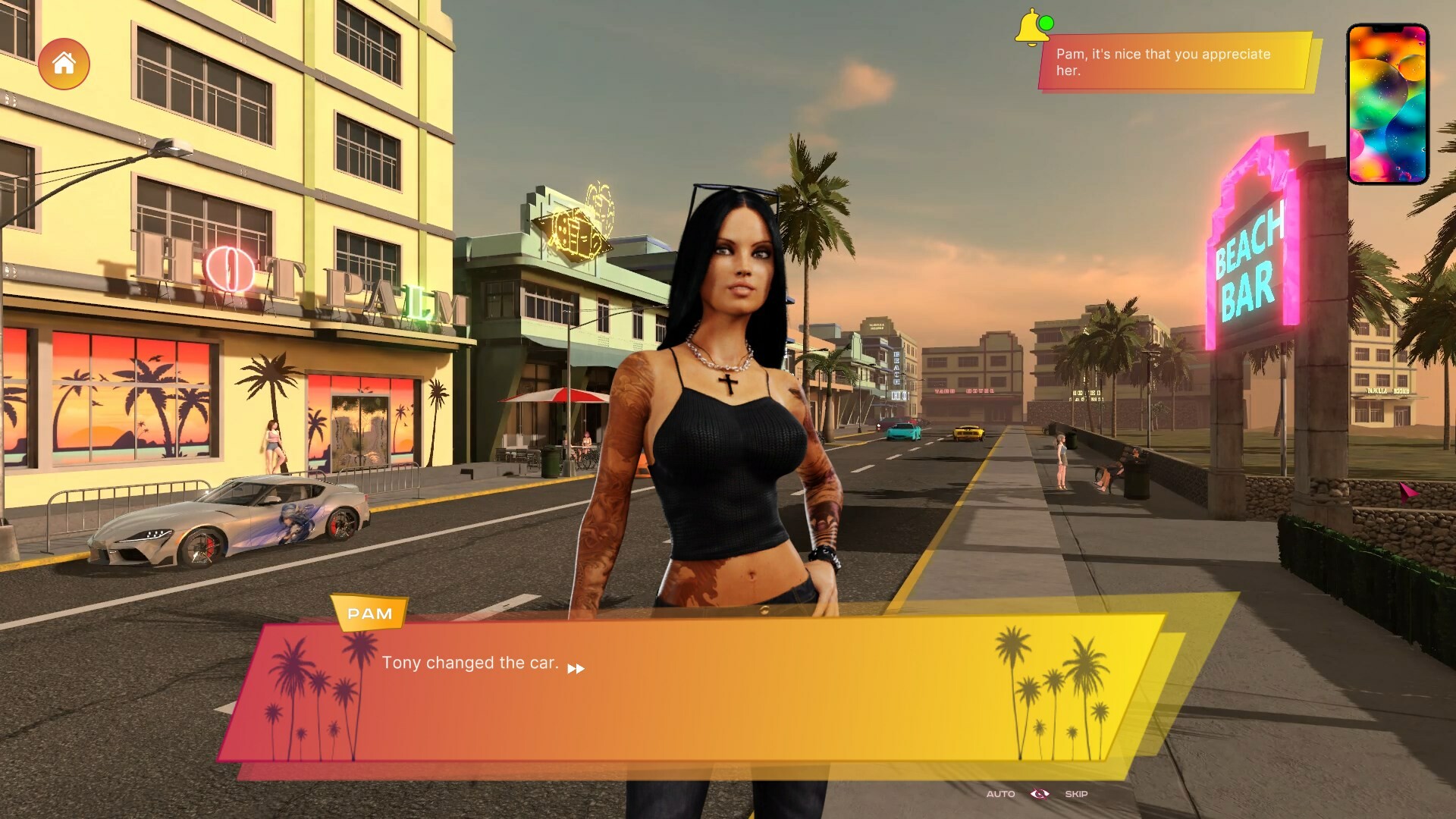Click the green badge on the notification bell
1456x819 pixels.
point(1046,23)
